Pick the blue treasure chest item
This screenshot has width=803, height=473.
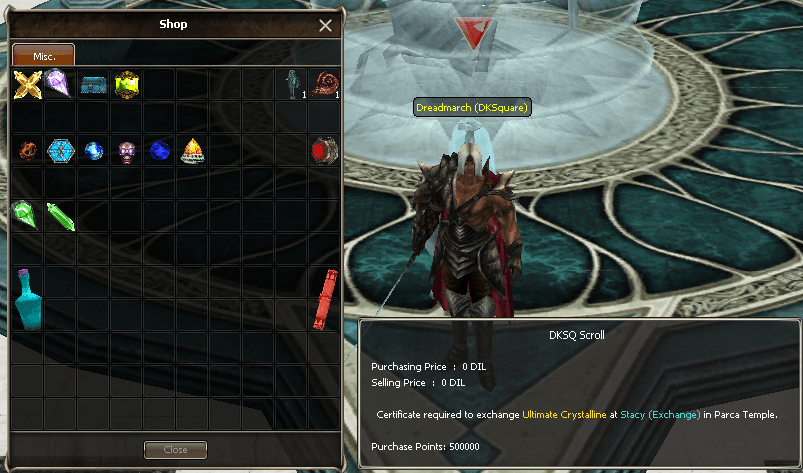93,84
